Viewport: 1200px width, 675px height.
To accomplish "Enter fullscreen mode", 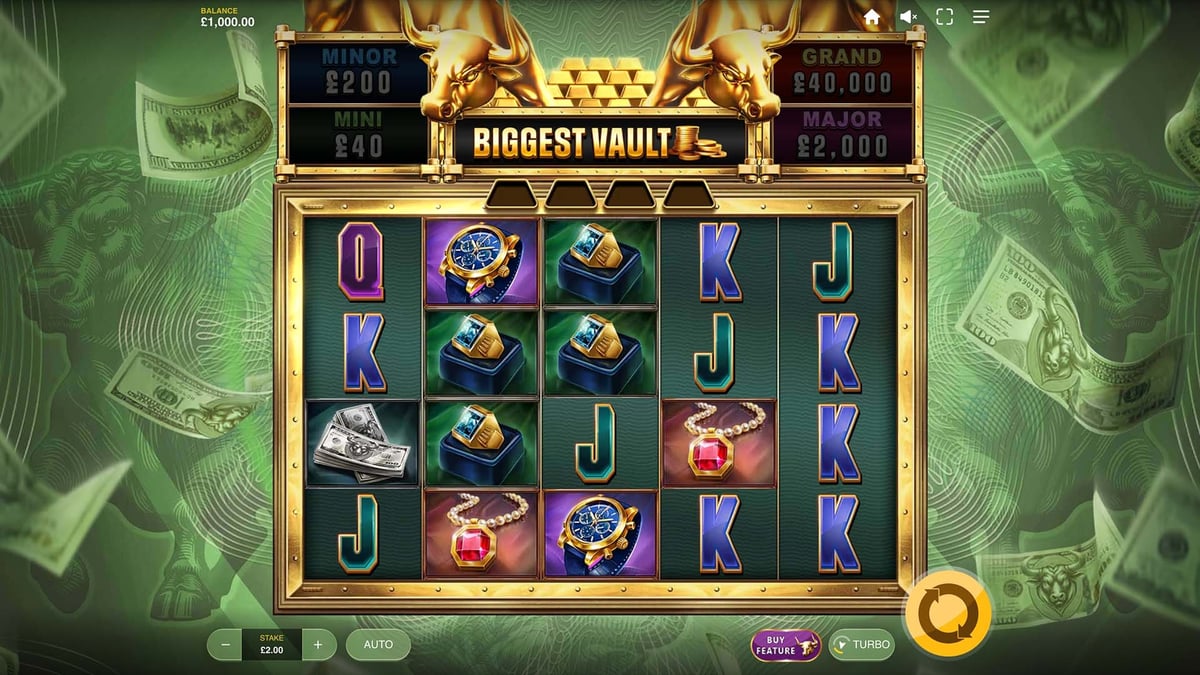I will 944,17.
